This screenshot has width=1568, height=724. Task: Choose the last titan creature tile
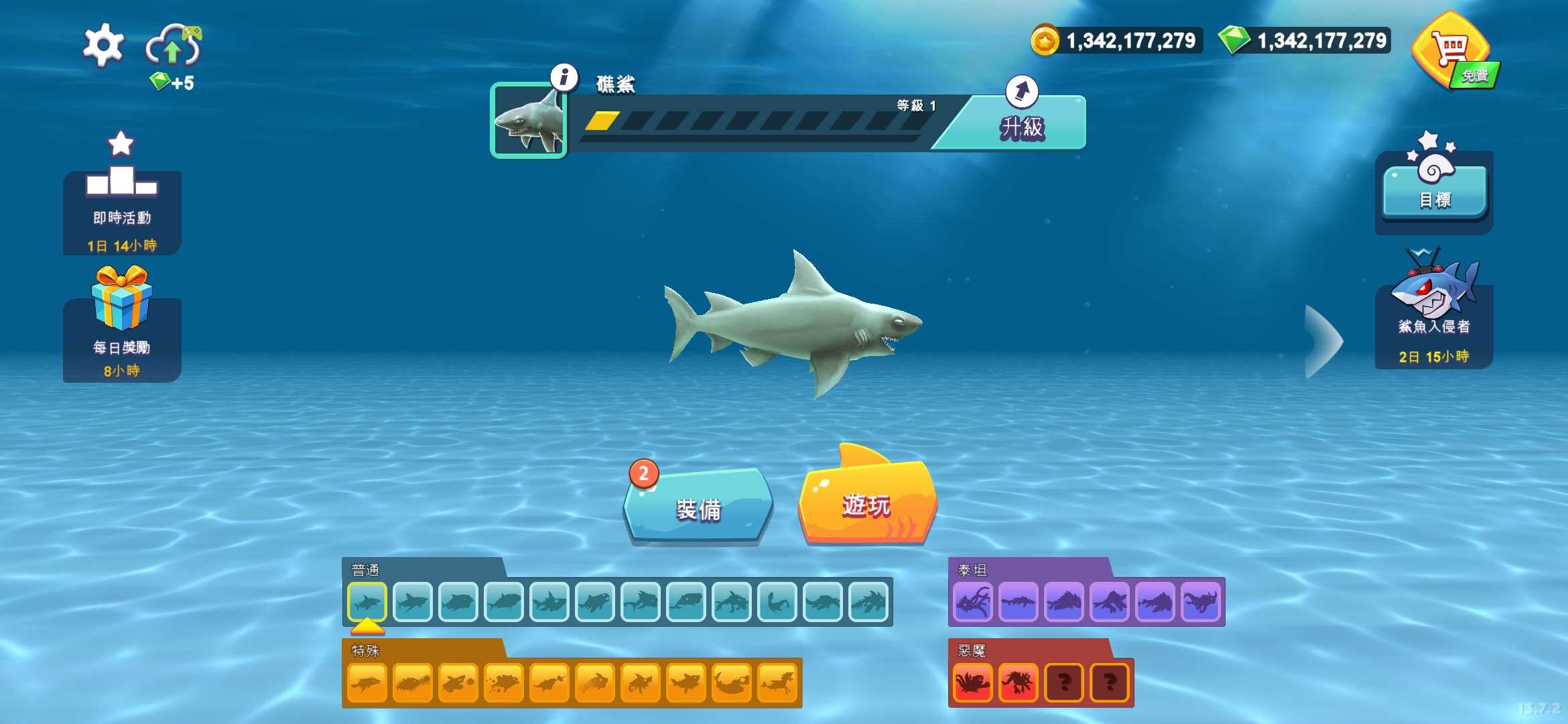pos(1201,602)
